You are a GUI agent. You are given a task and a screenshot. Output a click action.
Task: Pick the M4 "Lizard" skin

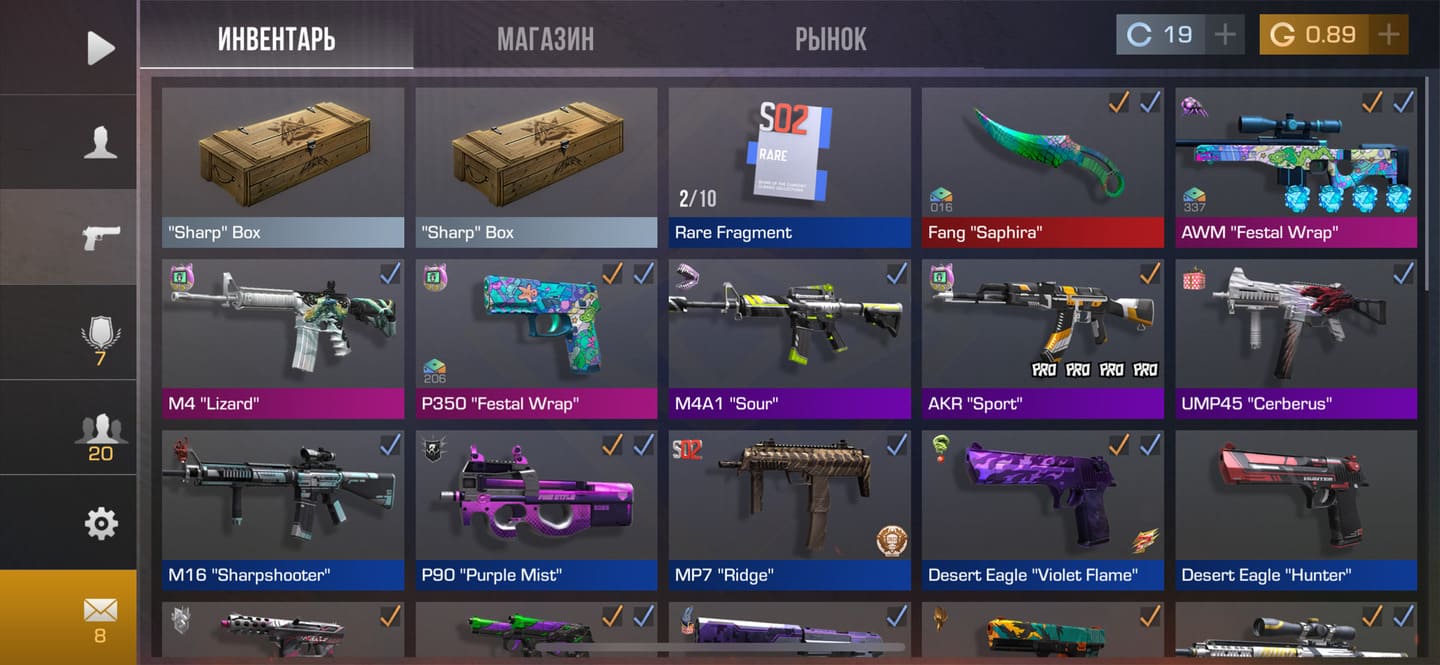(283, 337)
